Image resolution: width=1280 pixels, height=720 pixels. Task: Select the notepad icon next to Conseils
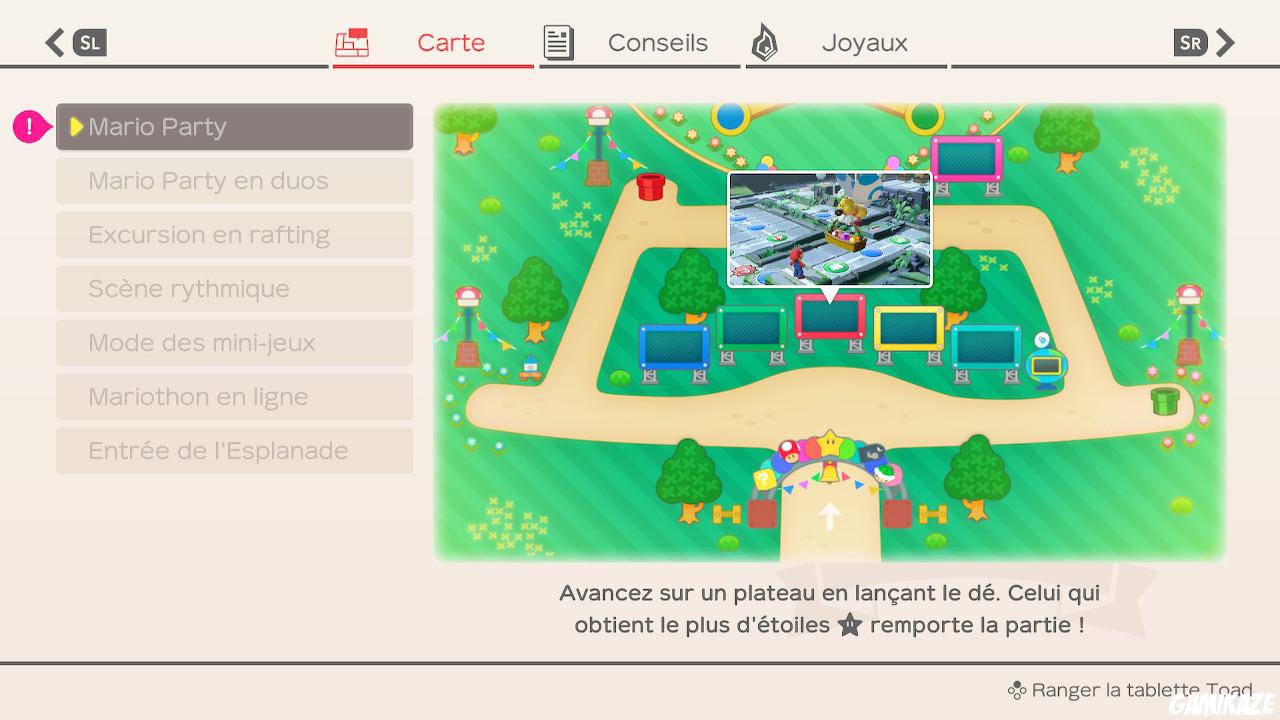(x=558, y=42)
